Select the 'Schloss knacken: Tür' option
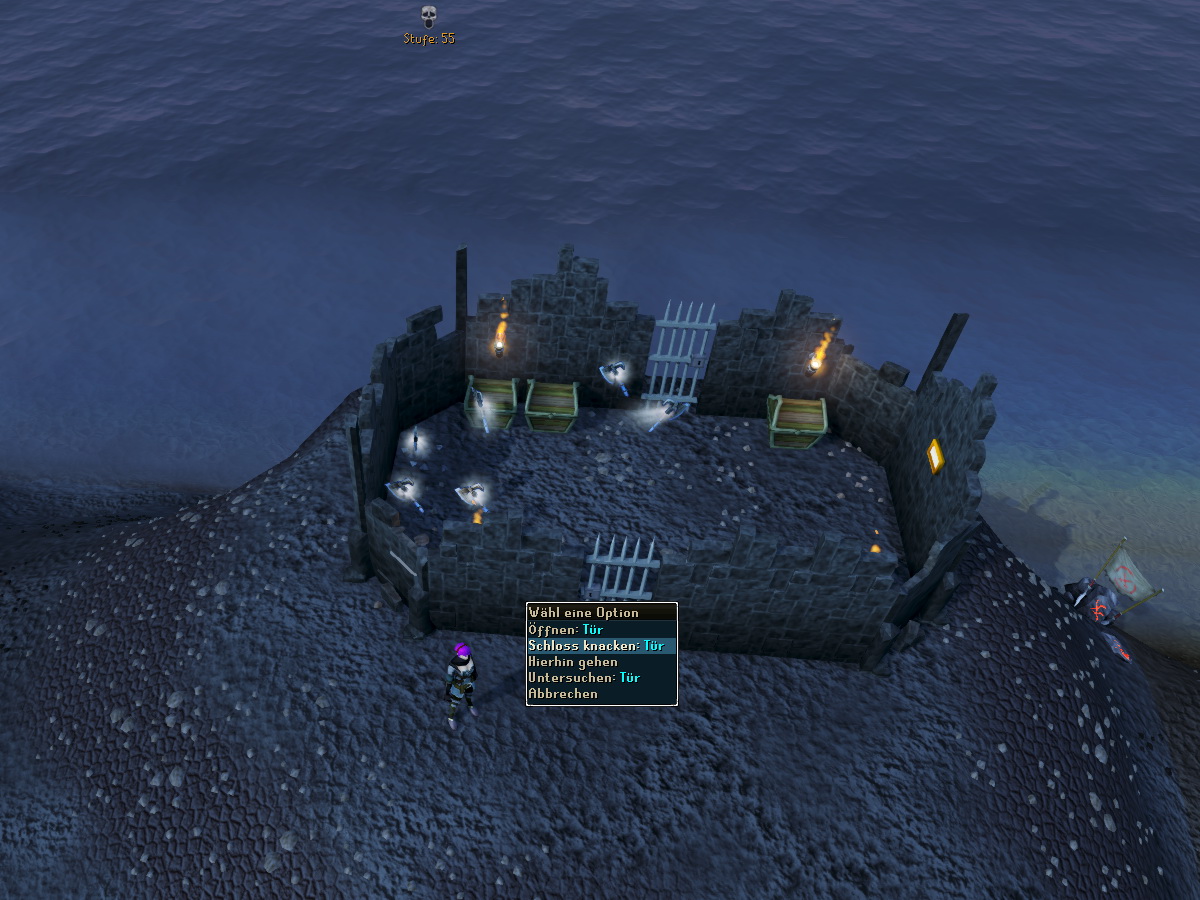The width and height of the screenshot is (1200, 900). click(x=596, y=646)
